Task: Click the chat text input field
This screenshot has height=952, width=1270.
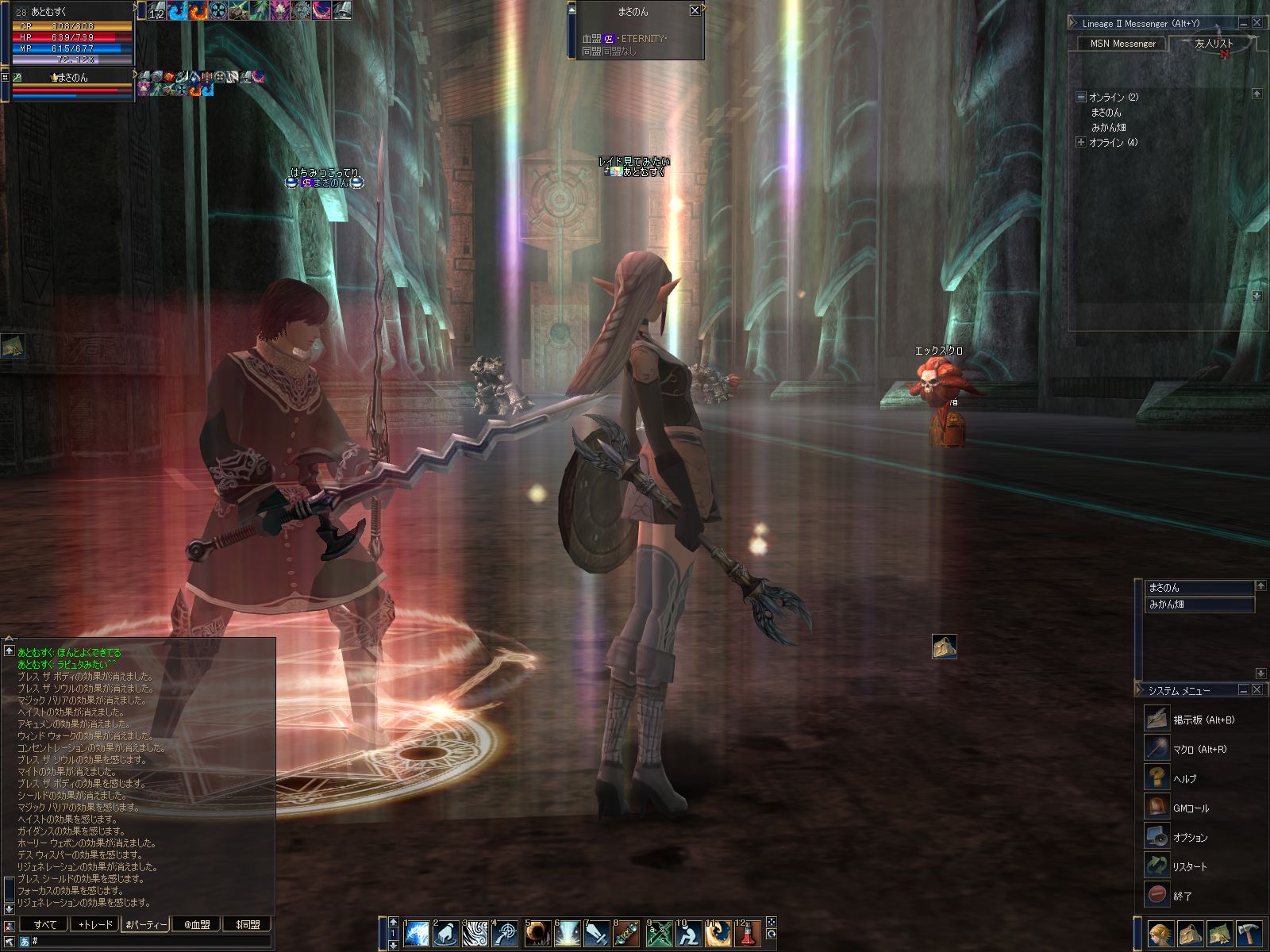Action: 151,941
